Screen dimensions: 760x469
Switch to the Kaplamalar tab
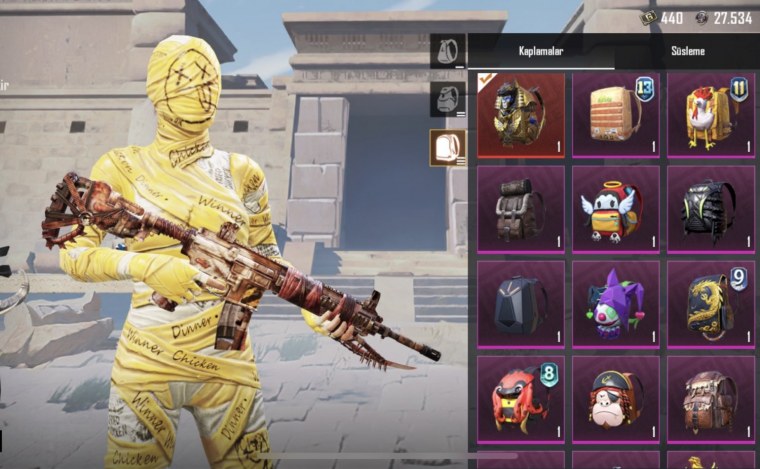point(540,50)
